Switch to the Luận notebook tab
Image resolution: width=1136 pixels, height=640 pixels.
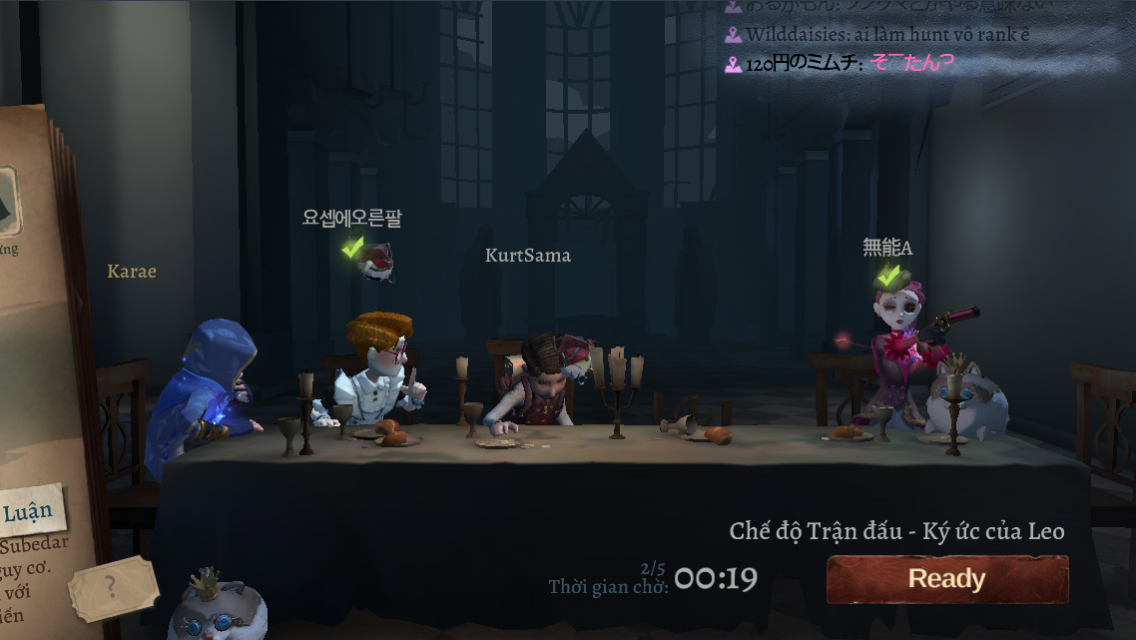point(28,514)
